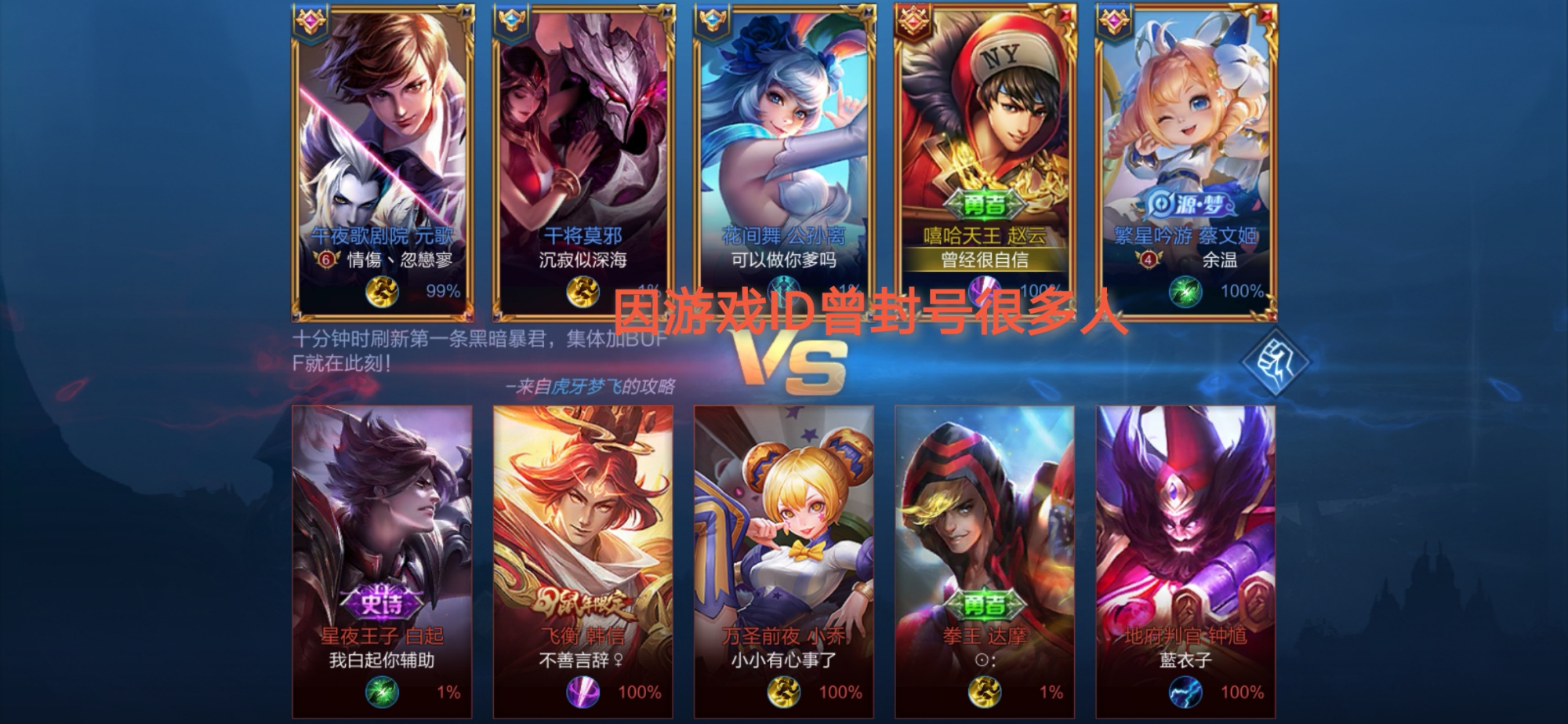
Task: Select the 繁星吟游 蔡文姬 hero card
Action: pyautogui.click(x=1185, y=161)
